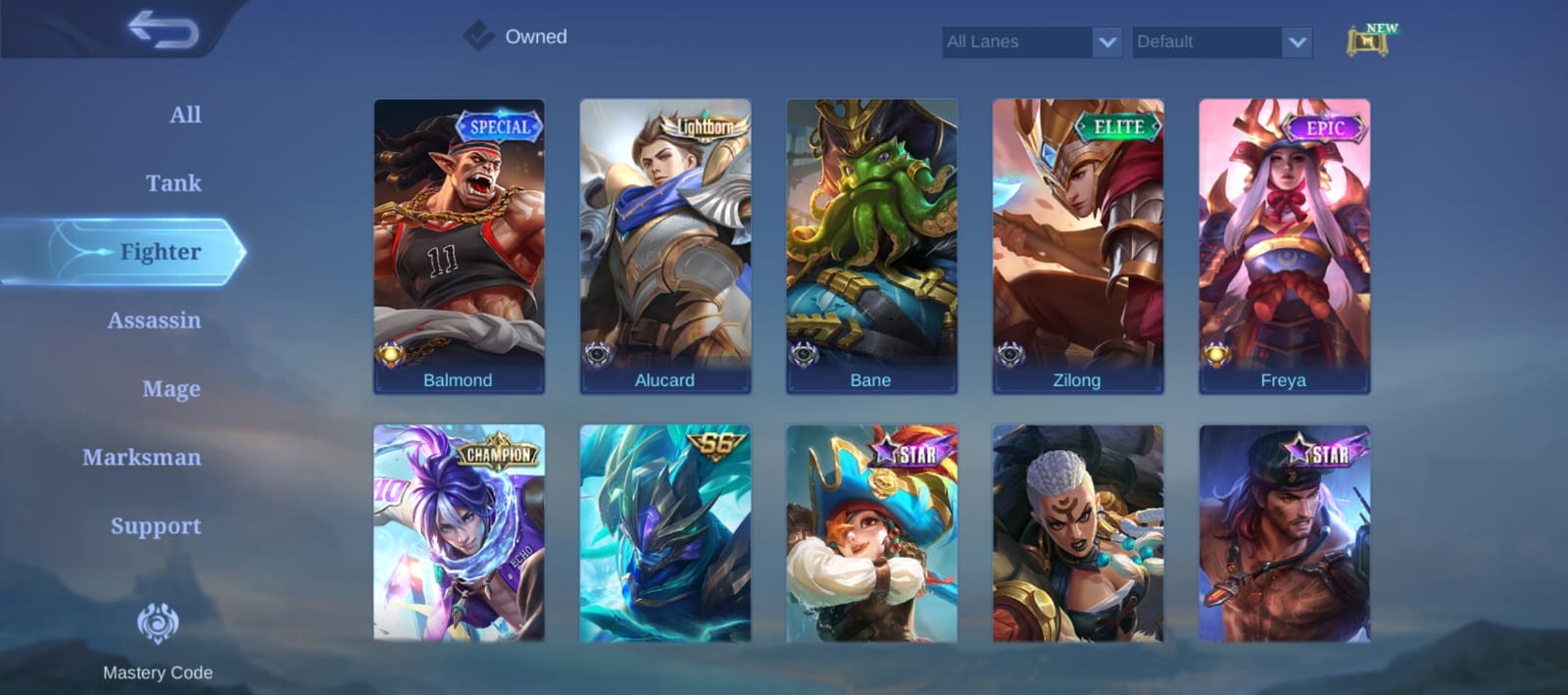
Task: Switch to the All heroes tab
Action: 184,115
